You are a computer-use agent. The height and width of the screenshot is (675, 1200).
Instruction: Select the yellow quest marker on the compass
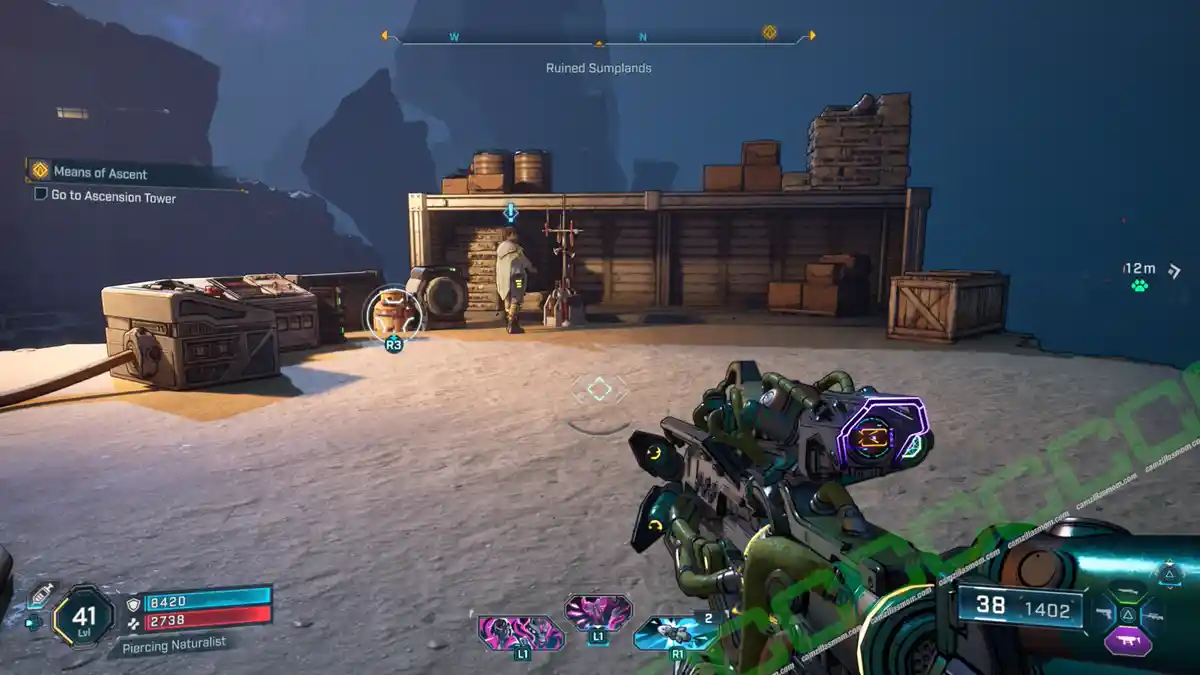769,32
